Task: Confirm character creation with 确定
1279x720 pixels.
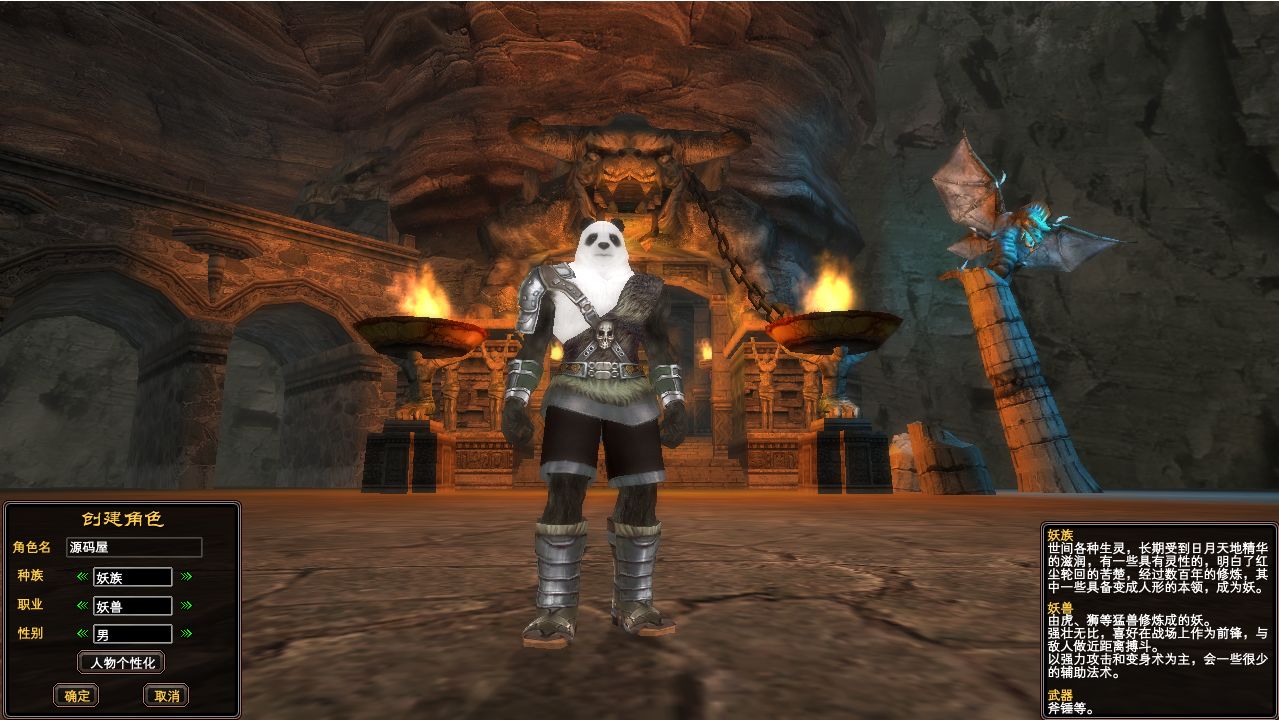Action: click(76, 696)
